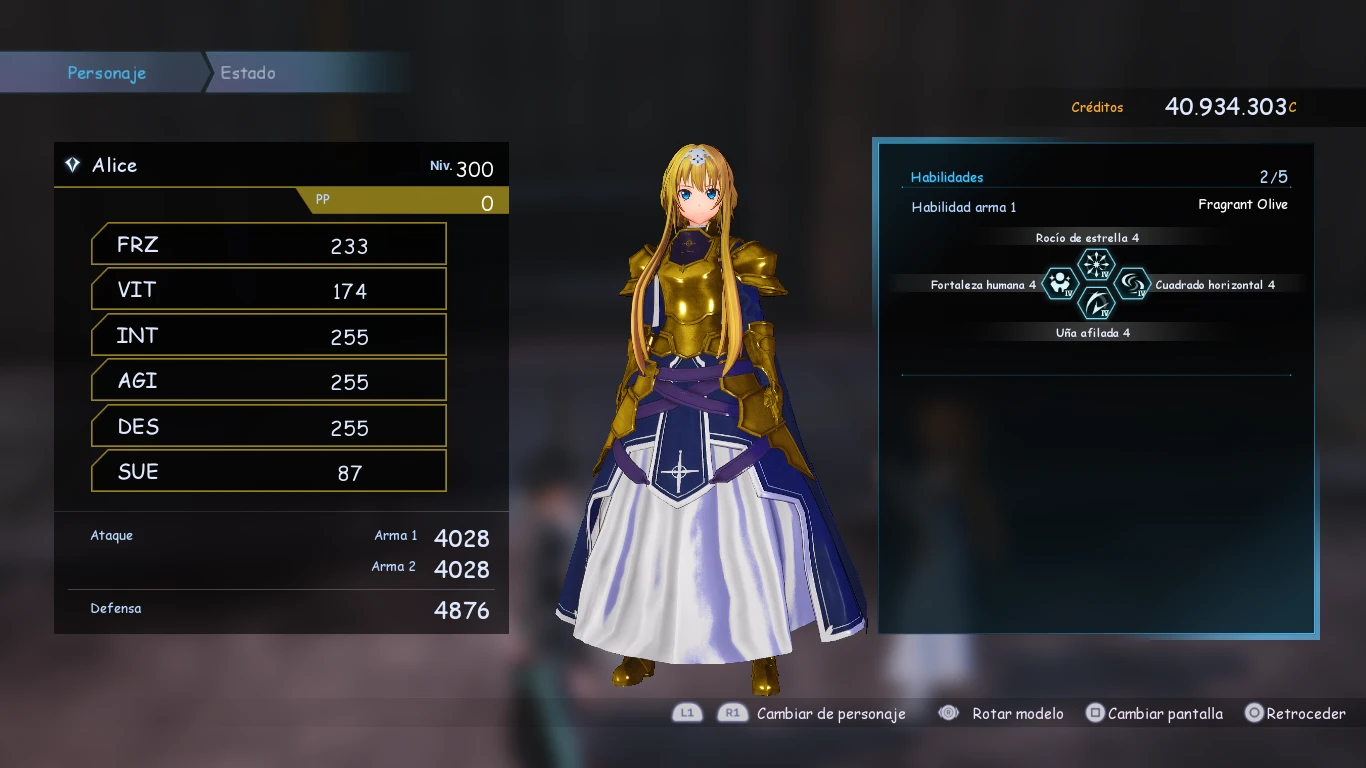
Task: Select the DES stat row
Action: point(268,427)
